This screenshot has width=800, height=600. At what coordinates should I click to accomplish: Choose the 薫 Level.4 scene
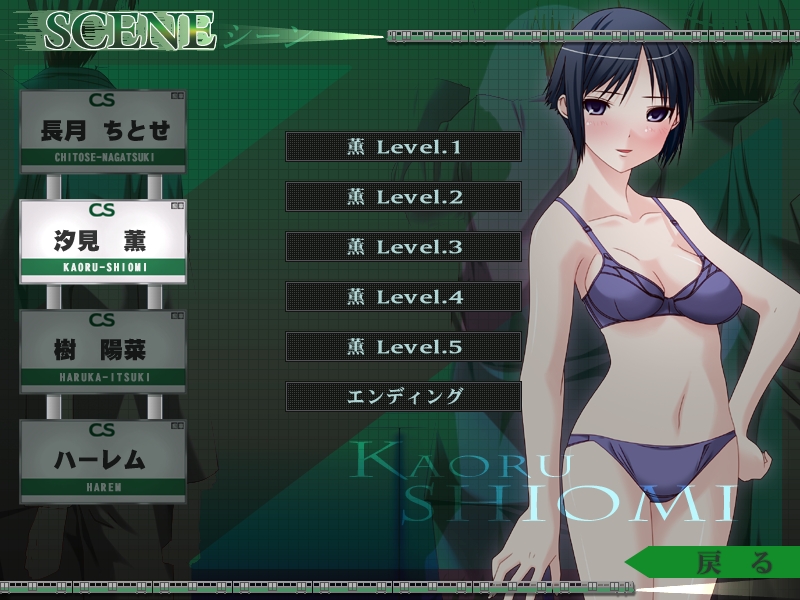(x=403, y=297)
